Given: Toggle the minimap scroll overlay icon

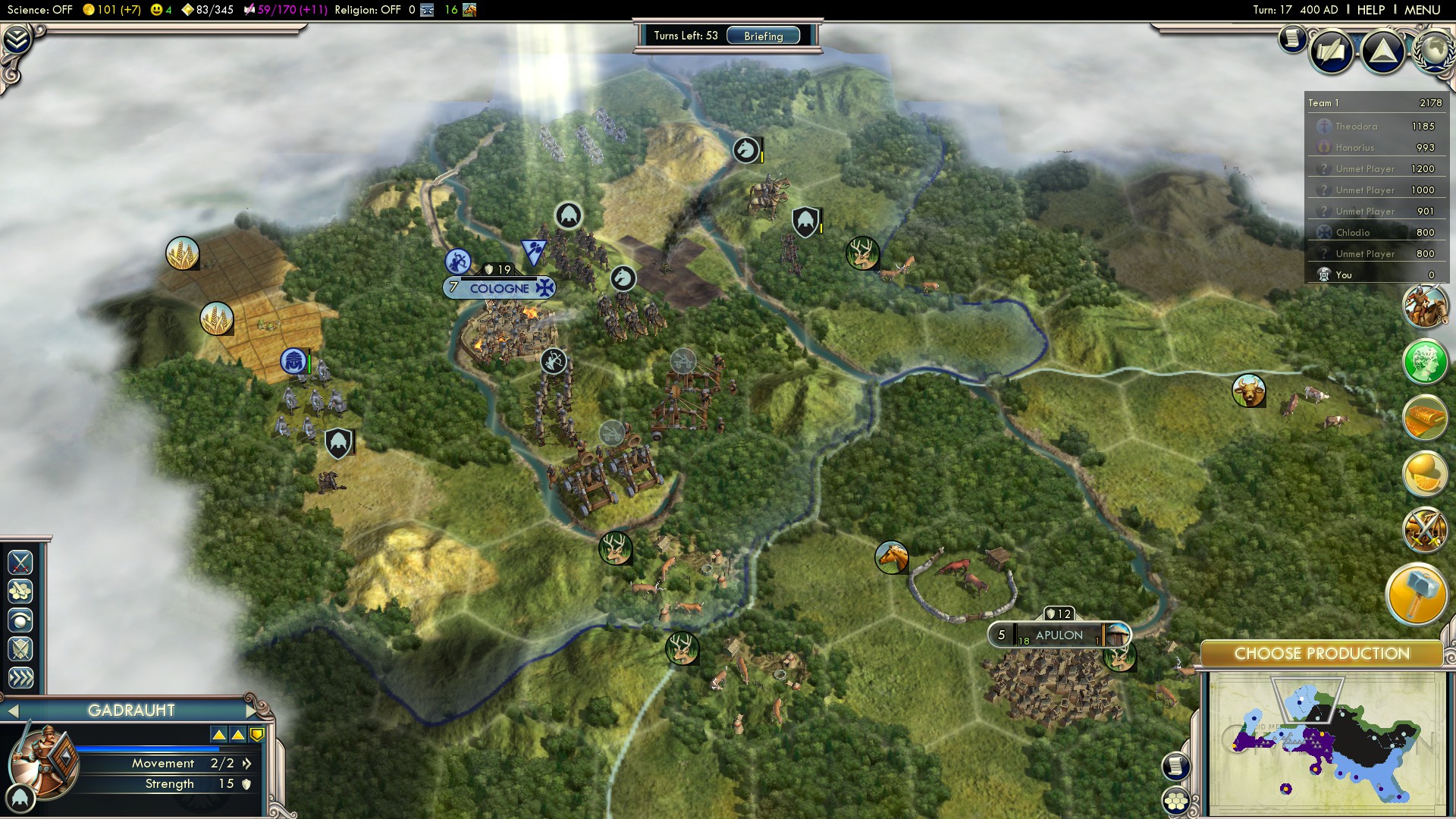Looking at the screenshot, I should pos(1176,766).
